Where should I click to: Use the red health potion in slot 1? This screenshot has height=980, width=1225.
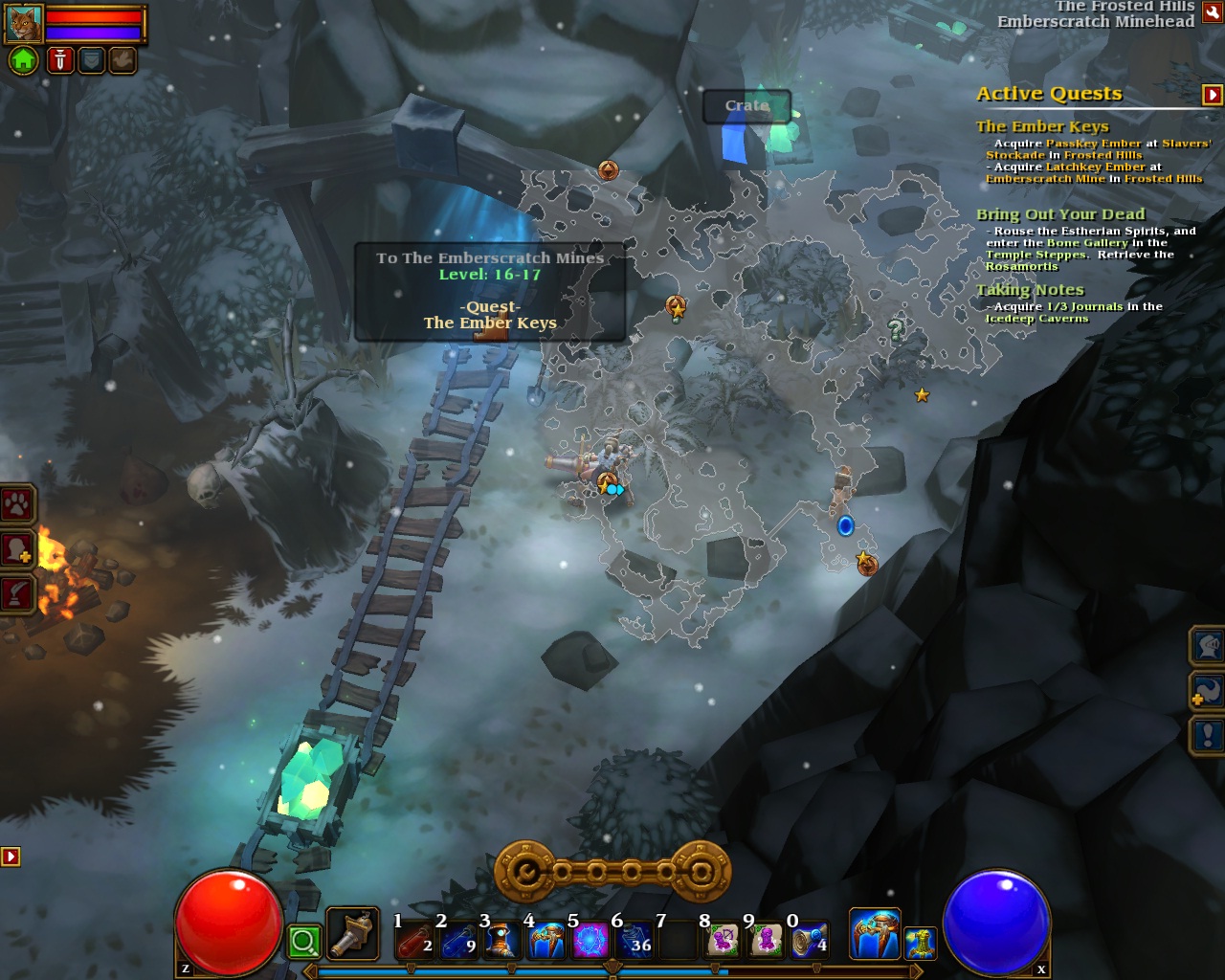[414, 941]
